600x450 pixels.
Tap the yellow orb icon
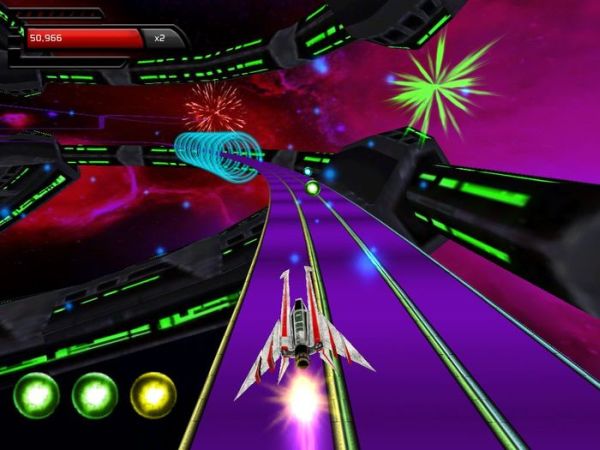[x=153, y=396]
